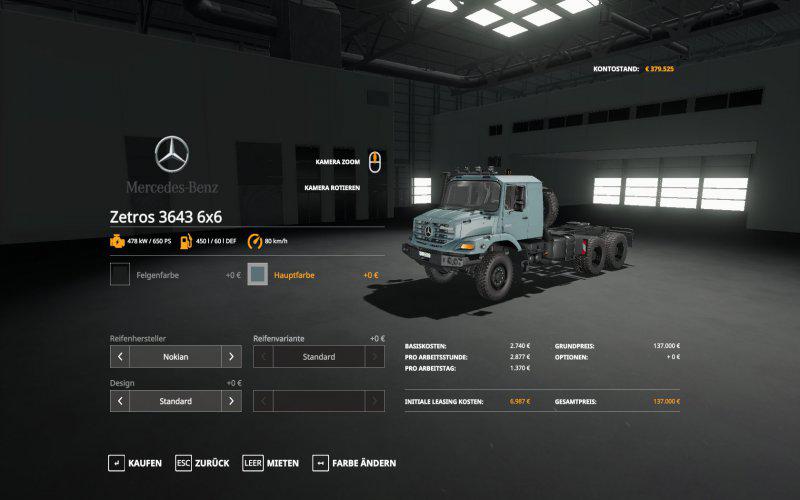Click the Reifenvariante left arrow
Image resolution: width=800 pixels, height=500 pixels.
(263, 356)
